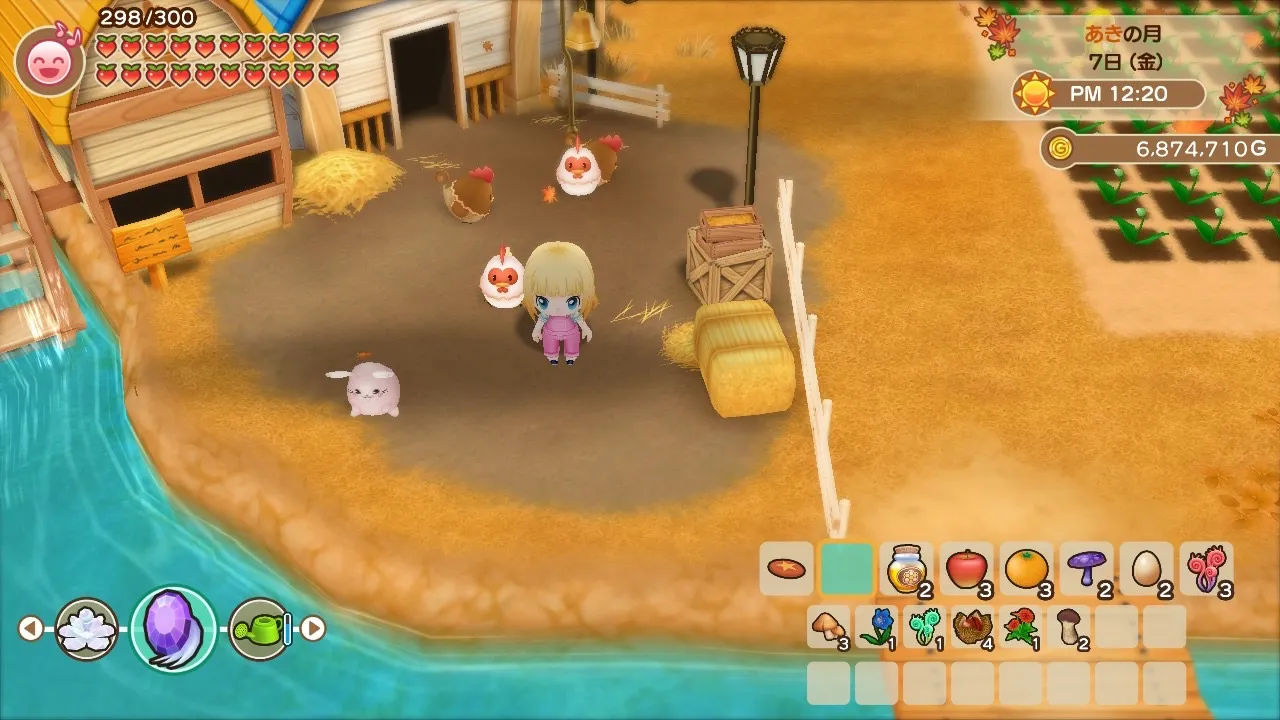The height and width of the screenshot is (720, 1280).
Task: Select the egg inventory slot
Action: click(x=1146, y=569)
